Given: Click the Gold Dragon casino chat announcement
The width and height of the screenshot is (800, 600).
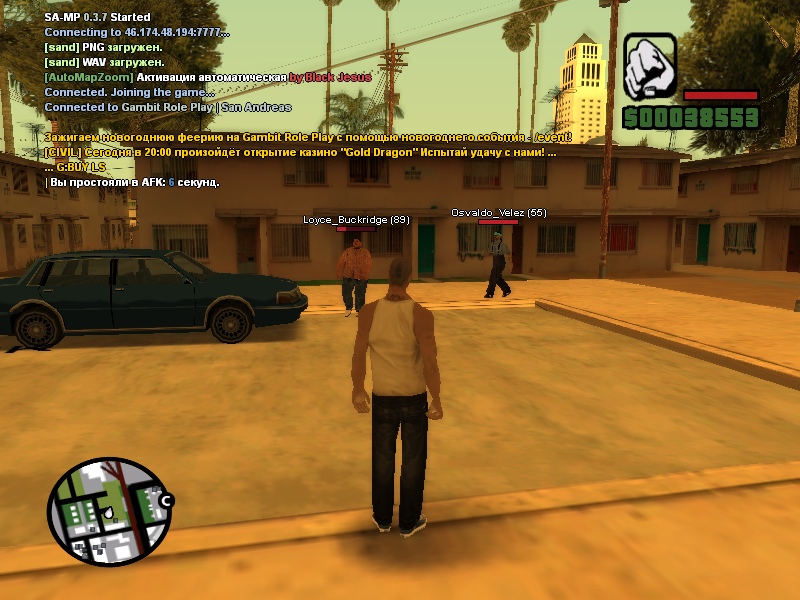Looking at the screenshot, I should tap(300, 152).
